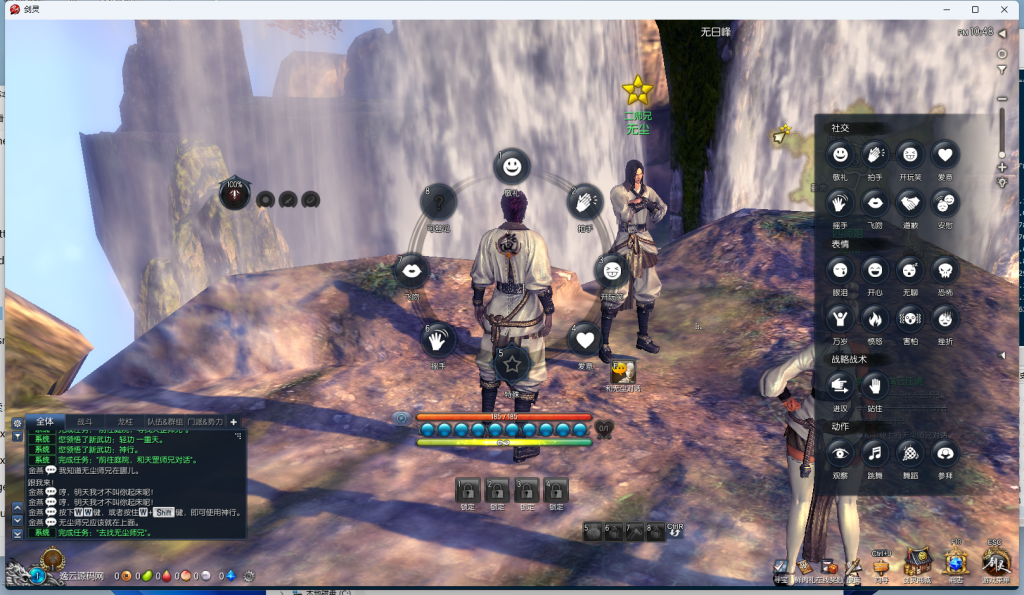Switch to the 战斗 chat tab
Screen dimensions: 1024x595
click(84, 422)
